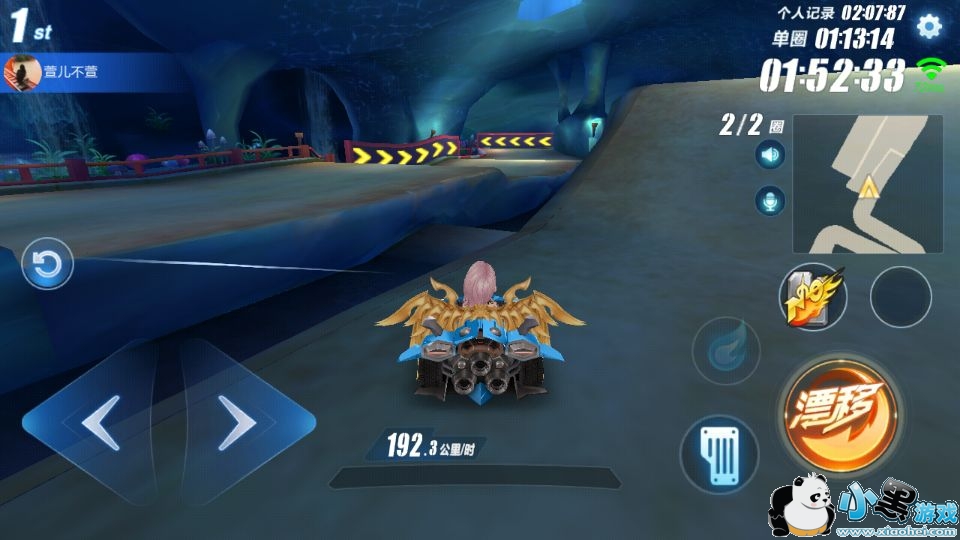Select the player avatar in rank list
The image size is (960, 540).
[21, 72]
